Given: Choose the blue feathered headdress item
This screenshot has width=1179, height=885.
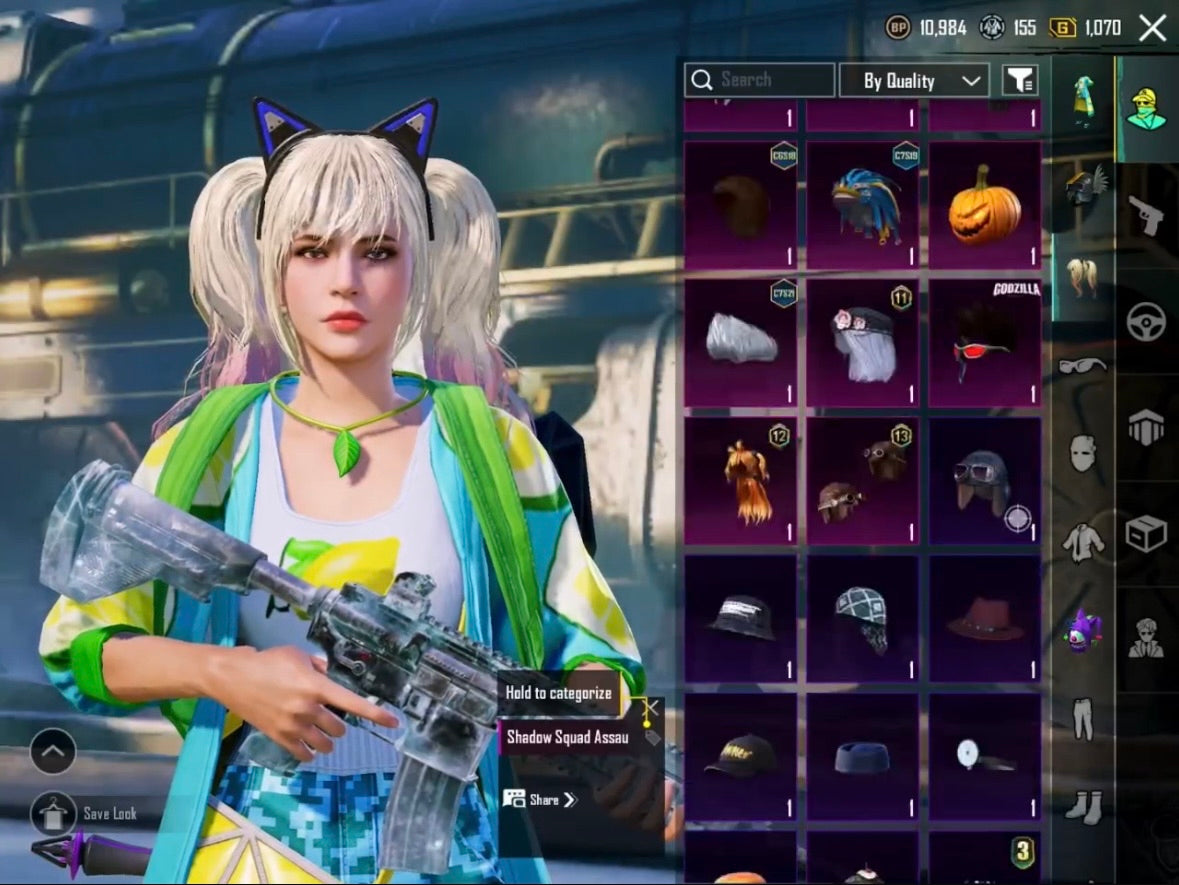Looking at the screenshot, I should [862, 205].
